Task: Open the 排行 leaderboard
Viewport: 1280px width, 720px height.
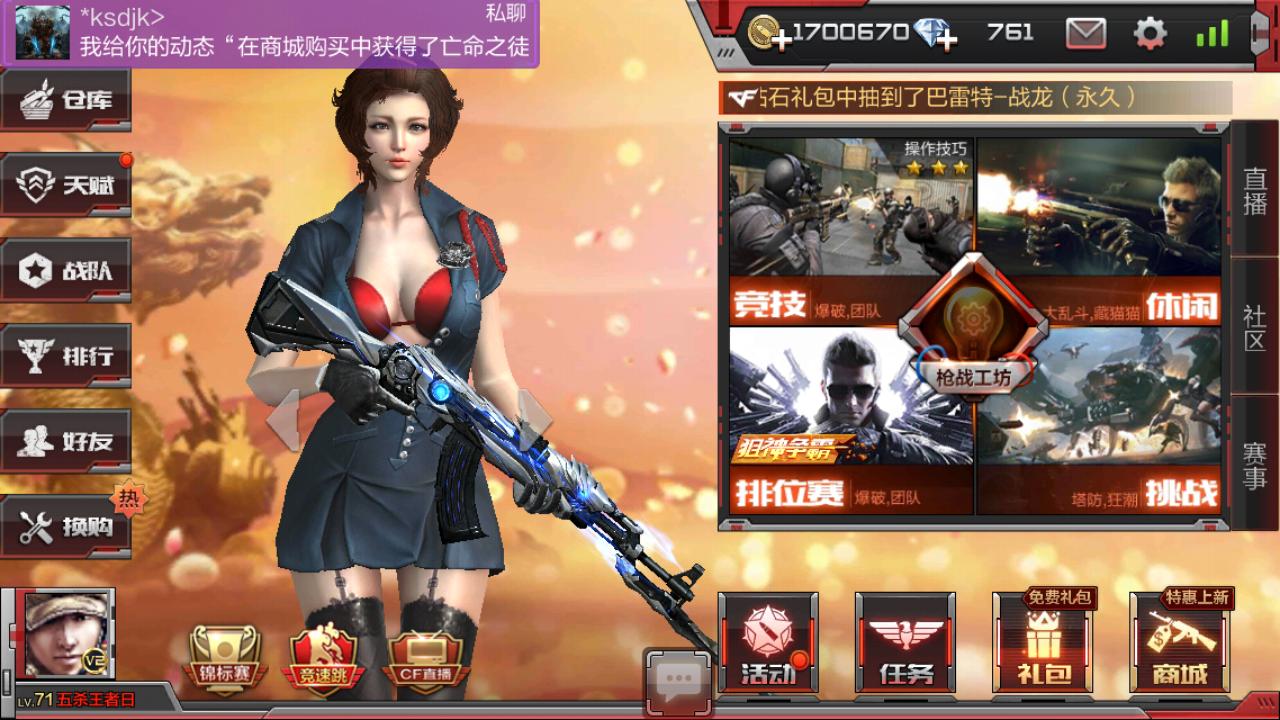Action: [x=66, y=354]
